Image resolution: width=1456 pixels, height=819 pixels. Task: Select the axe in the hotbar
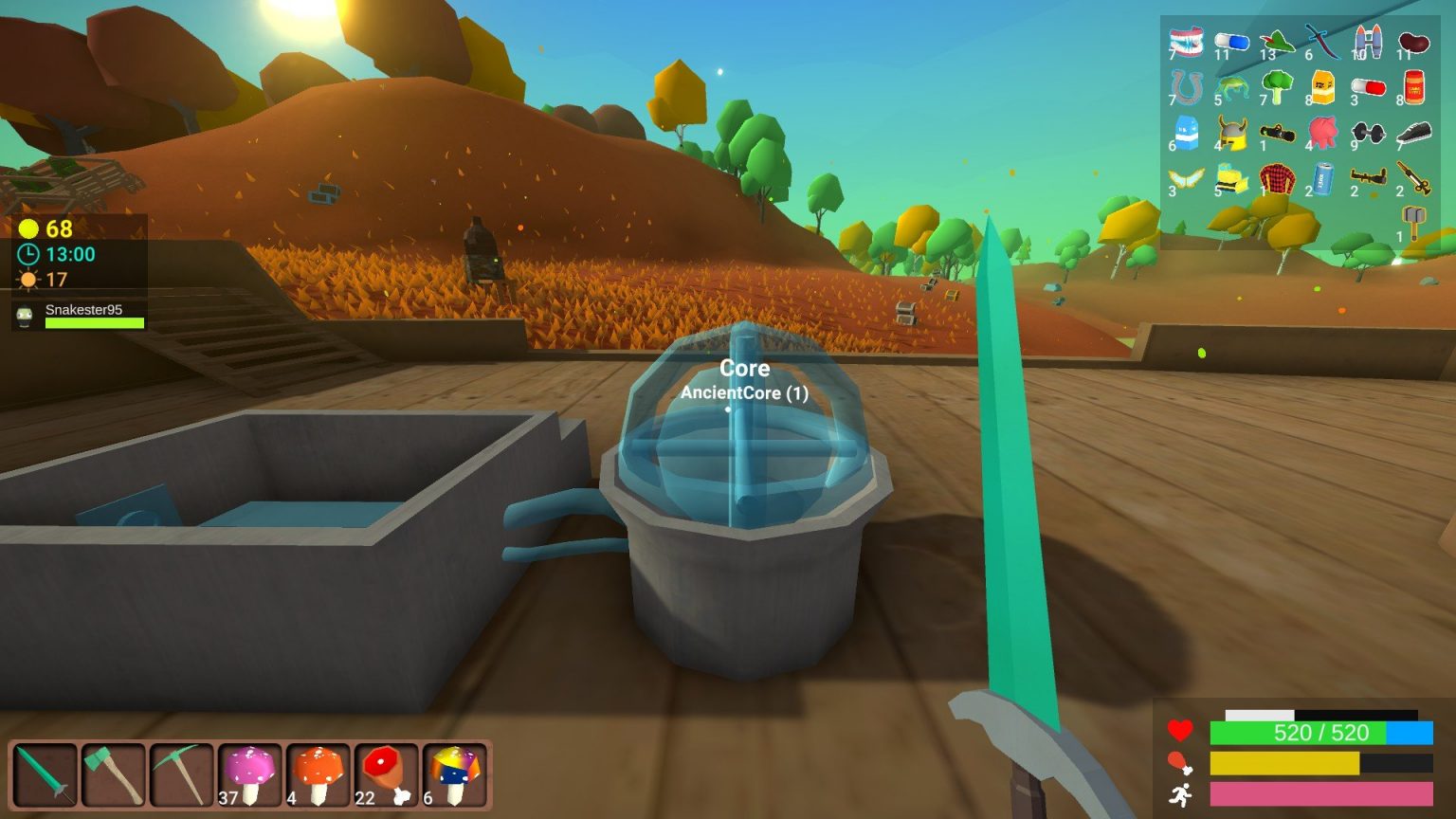point(114,773)
